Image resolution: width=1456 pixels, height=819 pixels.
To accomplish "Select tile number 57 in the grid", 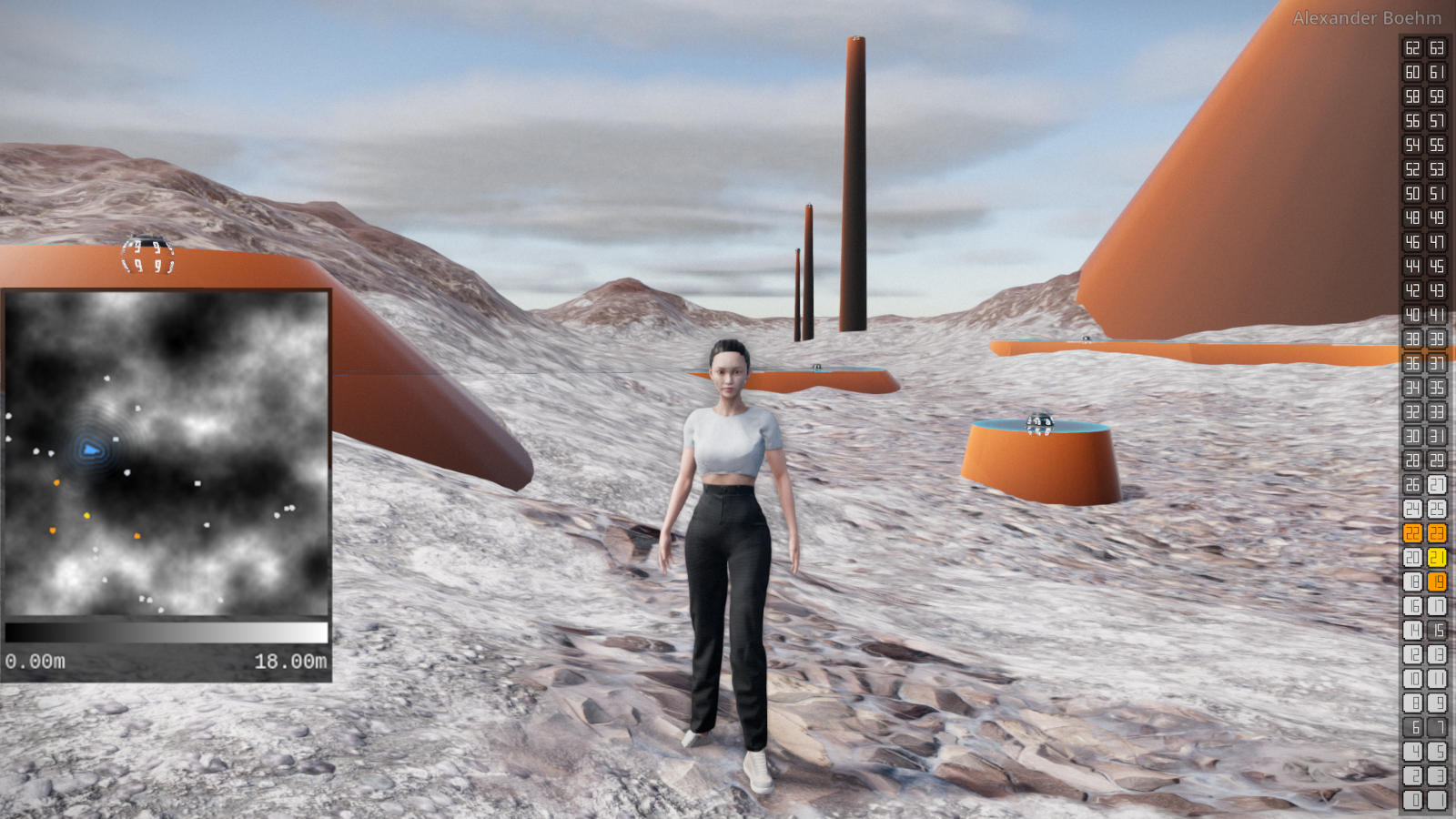I will coord(1437,120).
